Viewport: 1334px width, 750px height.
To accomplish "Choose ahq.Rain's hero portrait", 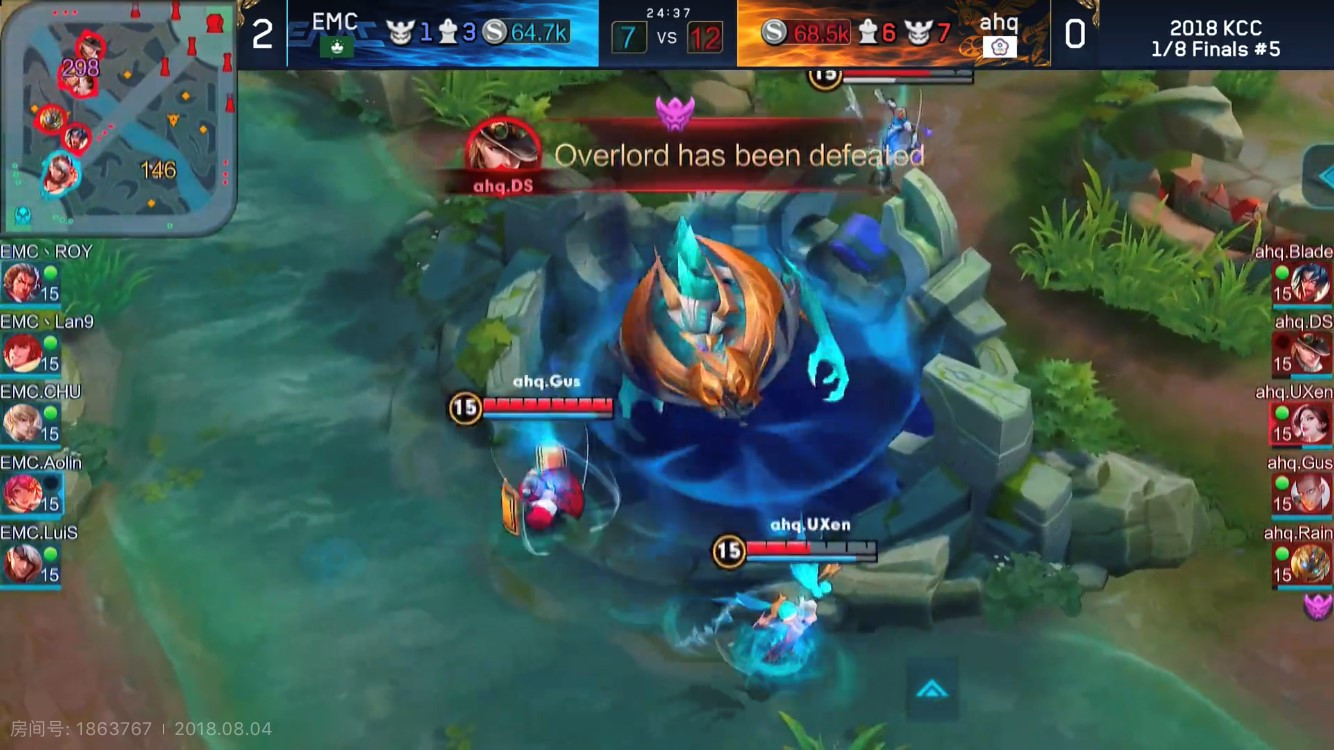I will [1310, 564].
